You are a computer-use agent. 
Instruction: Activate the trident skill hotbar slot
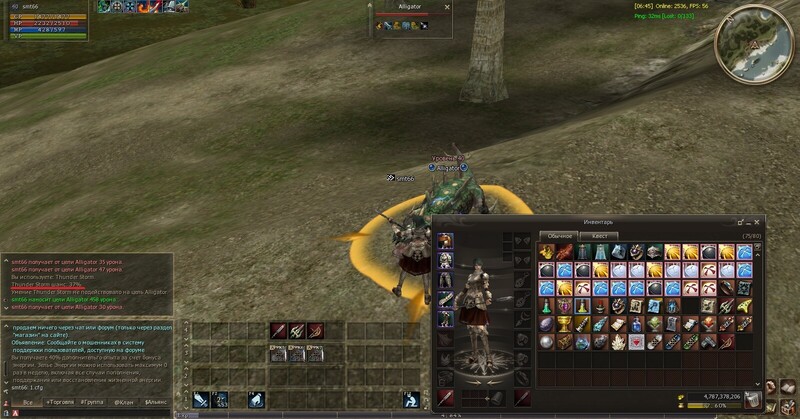296,331
